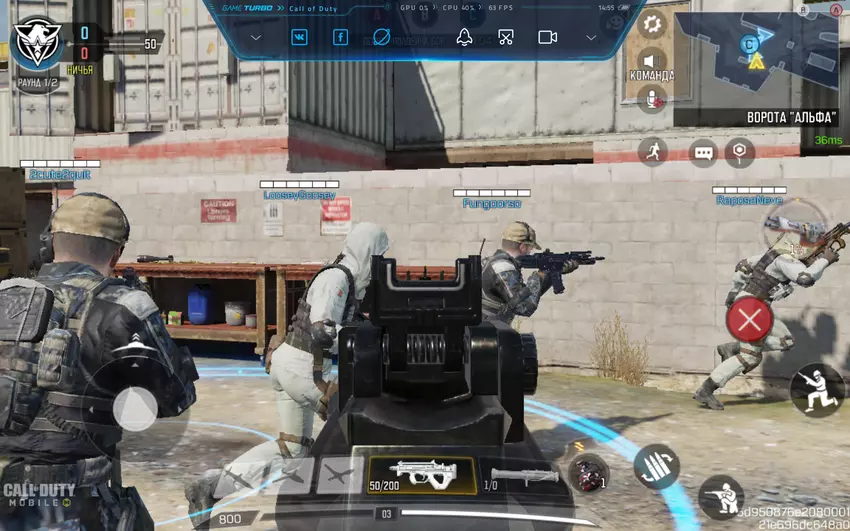Open VK in the Game Turbo bar
The width and height of the screenshot is (850, 531).
299,37
